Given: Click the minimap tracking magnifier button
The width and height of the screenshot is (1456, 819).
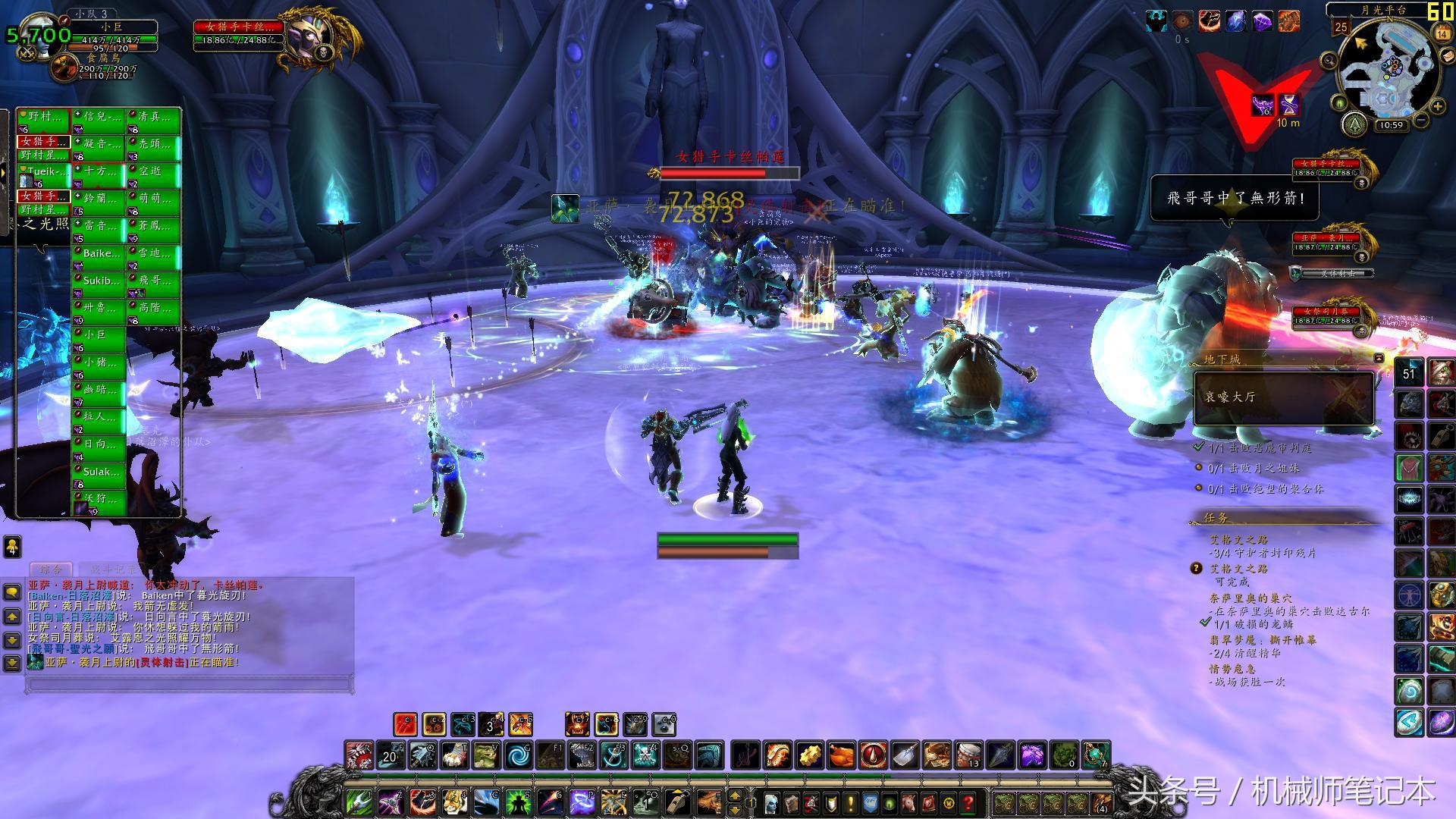Looking at the screenshot, I should [1329, 61].
